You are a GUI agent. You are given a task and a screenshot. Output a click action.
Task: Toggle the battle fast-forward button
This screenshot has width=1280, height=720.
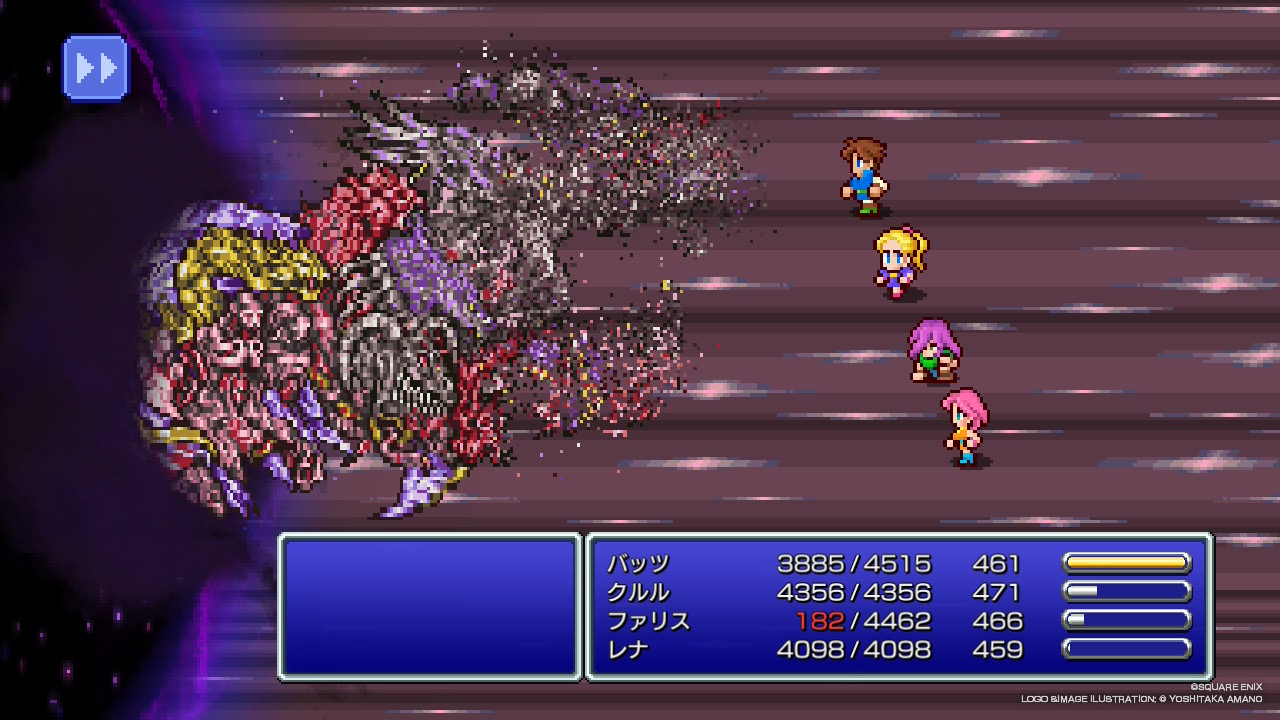96,68
